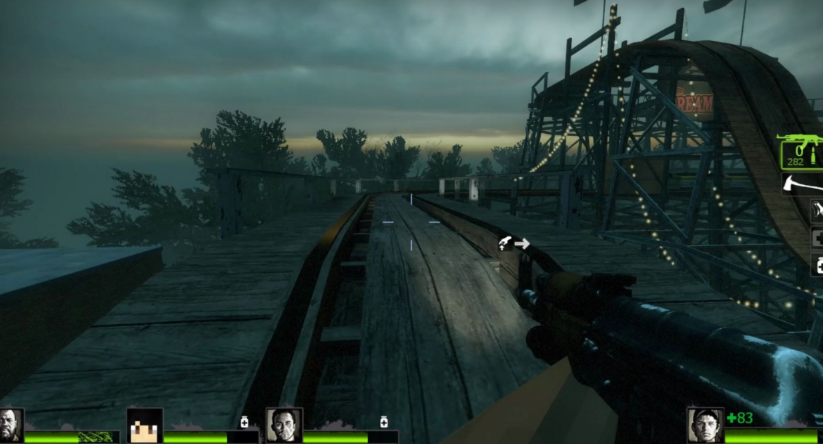The image size is (823, 444).
Task: Select the third teammate's portrait
Action: tap(284, 425)
